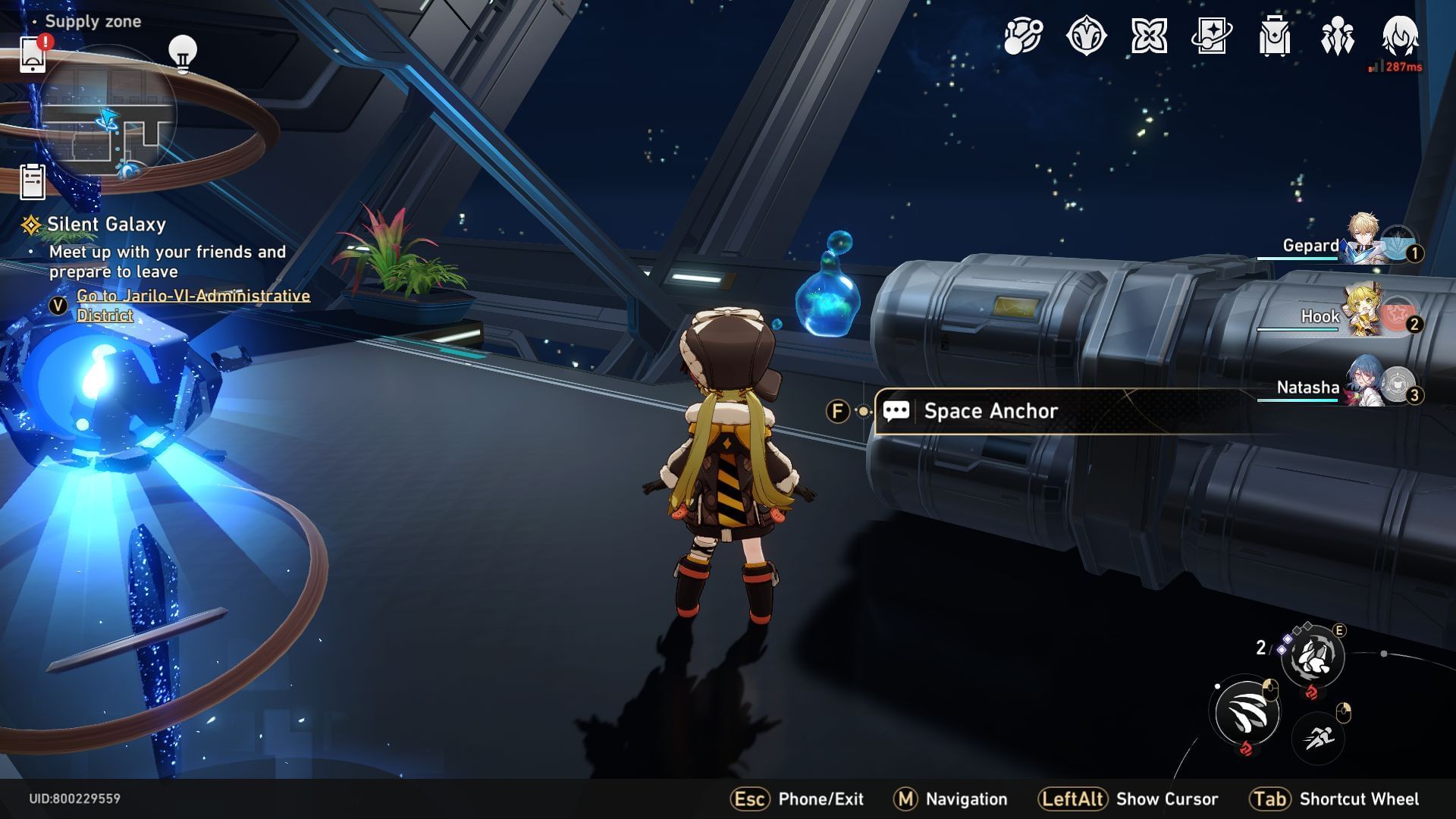This screenshot has width=1456, height=819.
Task: Open the star card warp icon
Action: pyautogui.click(x=1211, y=36)
